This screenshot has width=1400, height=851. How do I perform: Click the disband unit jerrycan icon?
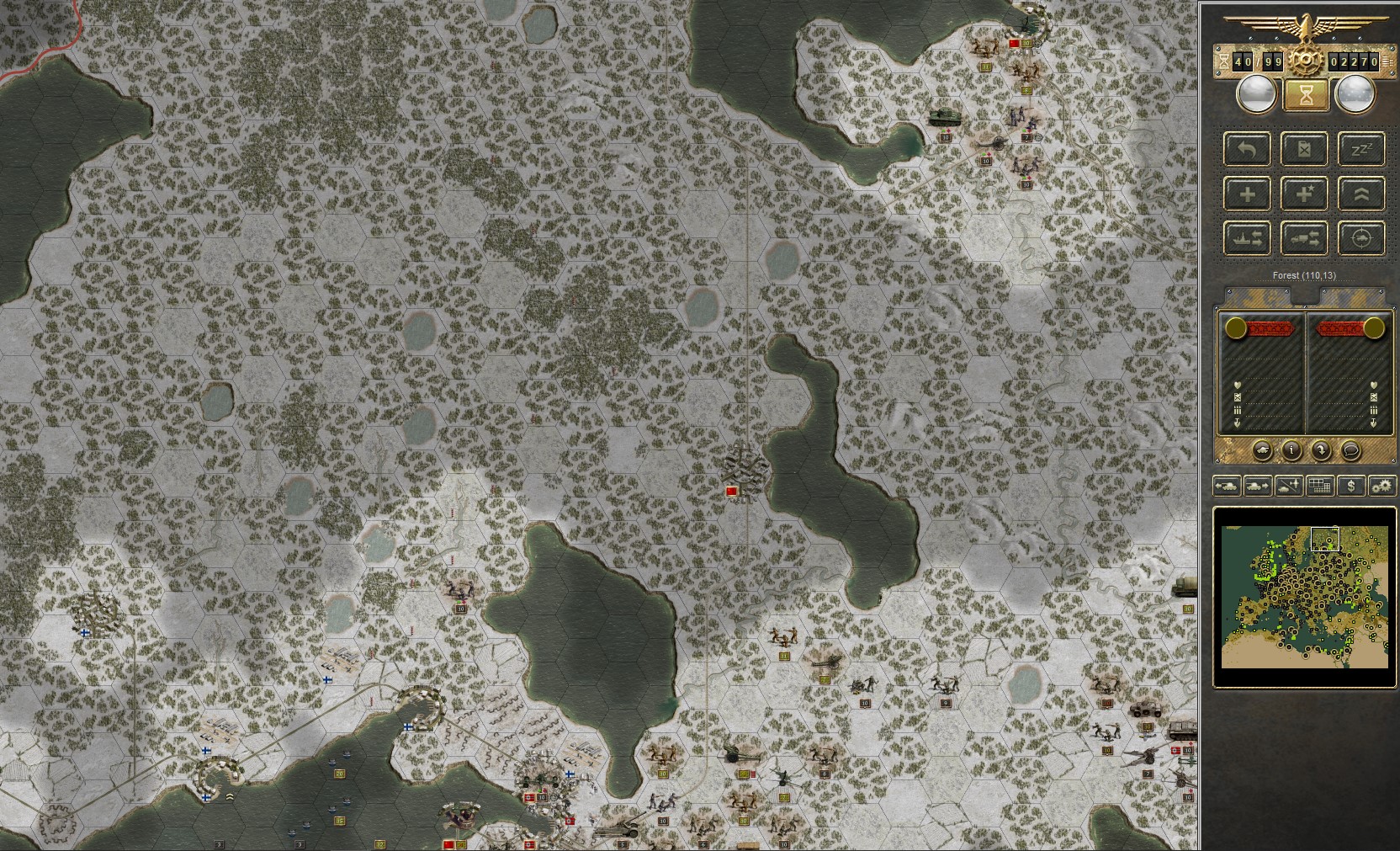1305,149
